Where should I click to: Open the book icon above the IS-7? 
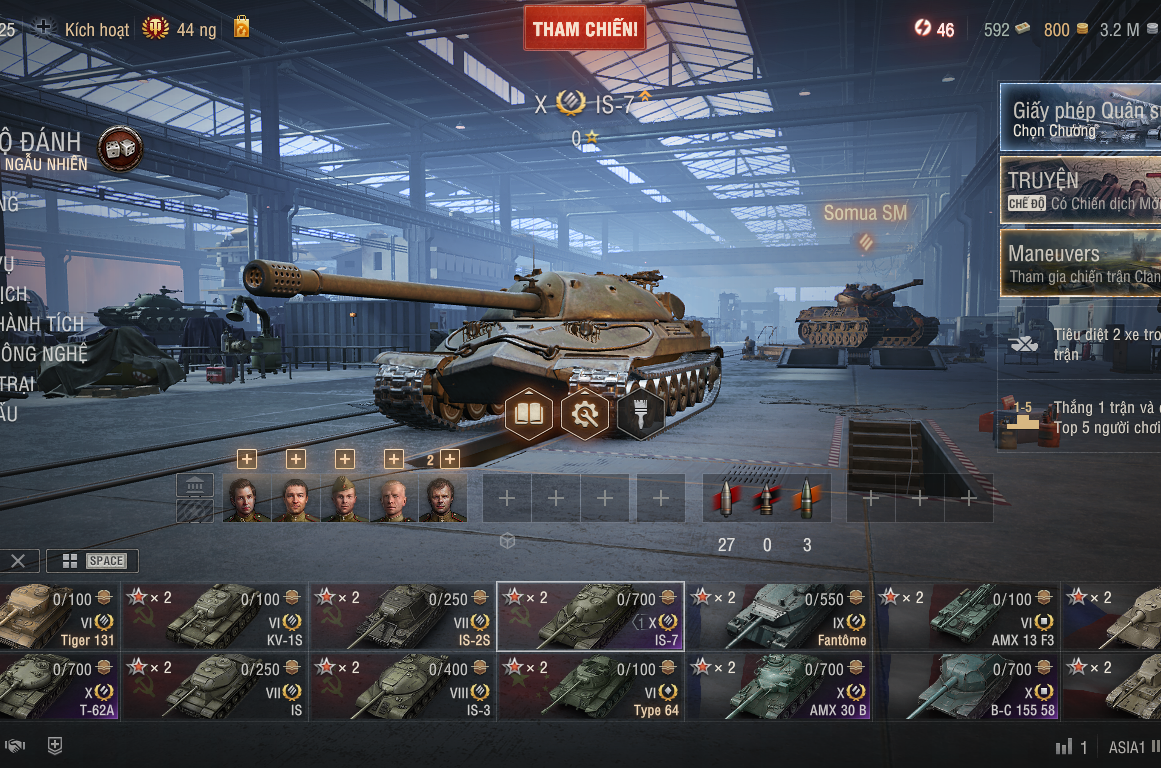coord(529,414)
